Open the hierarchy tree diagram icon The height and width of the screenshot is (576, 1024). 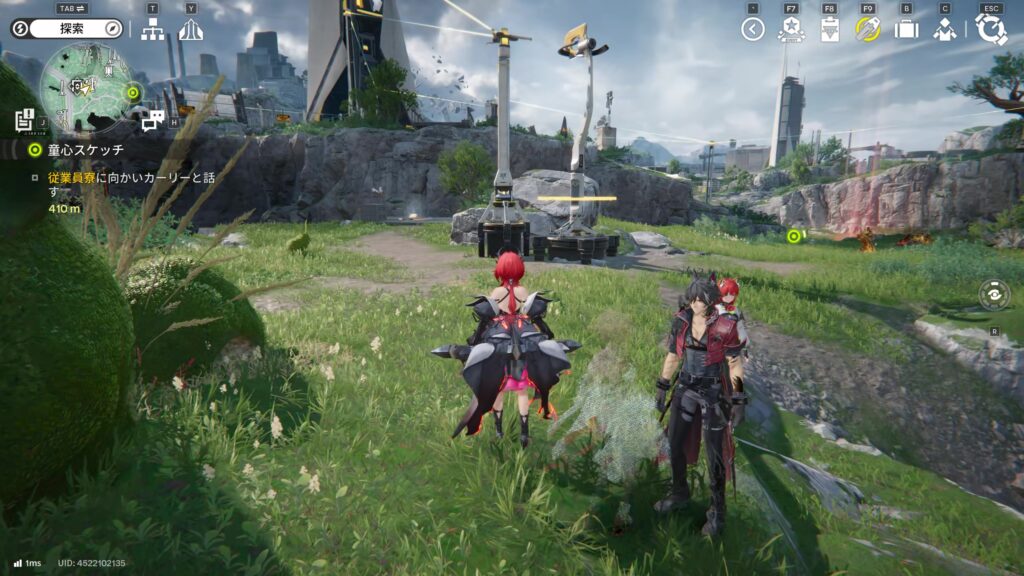tap(152, 30)
